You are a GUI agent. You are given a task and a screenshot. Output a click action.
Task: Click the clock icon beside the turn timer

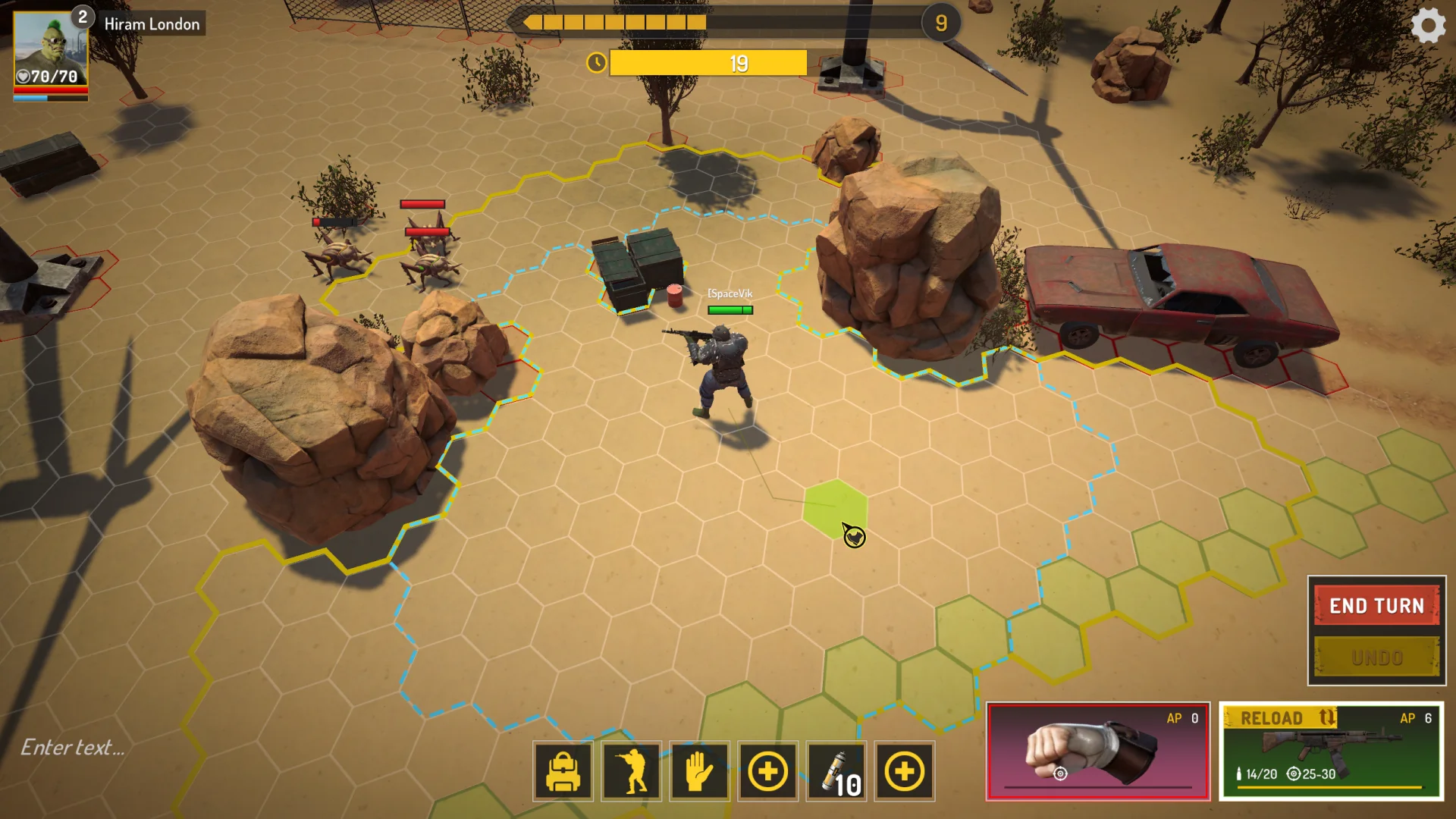596,63
